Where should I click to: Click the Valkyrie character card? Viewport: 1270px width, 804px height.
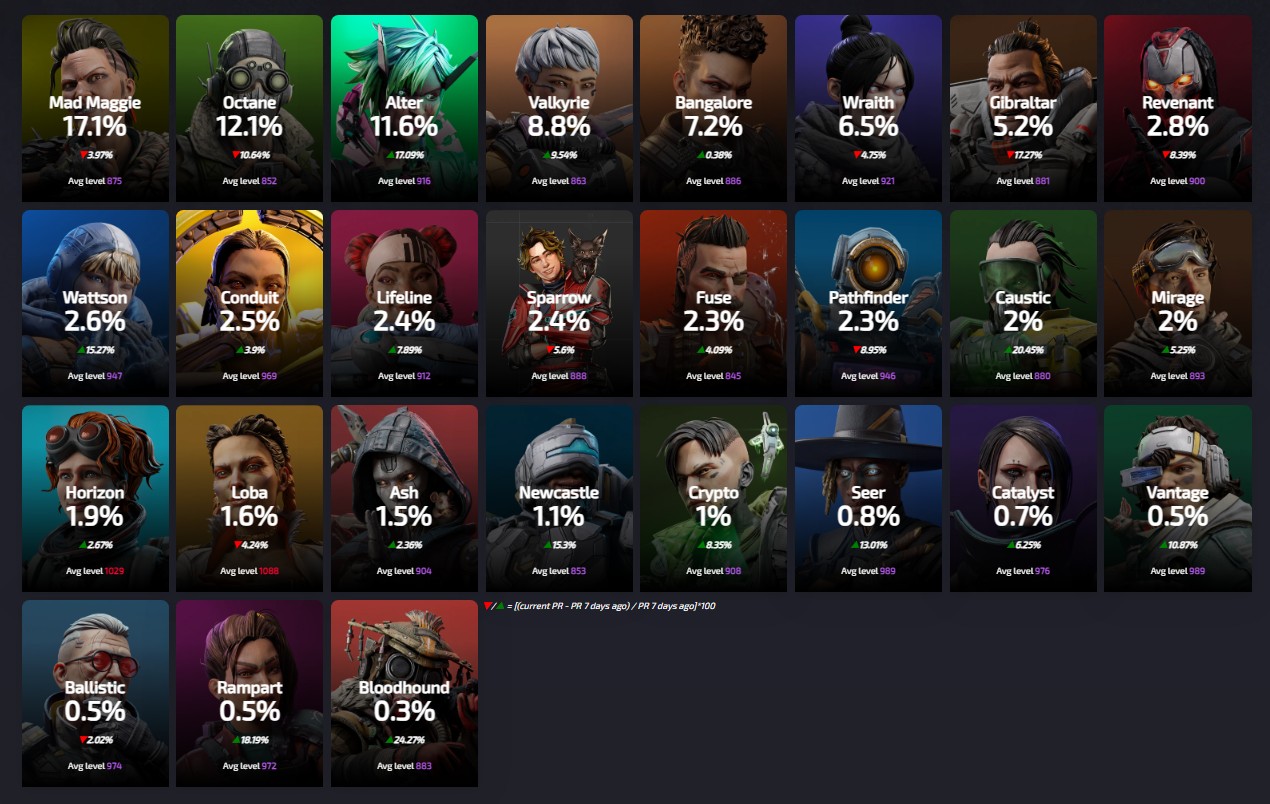pos(559,108)
